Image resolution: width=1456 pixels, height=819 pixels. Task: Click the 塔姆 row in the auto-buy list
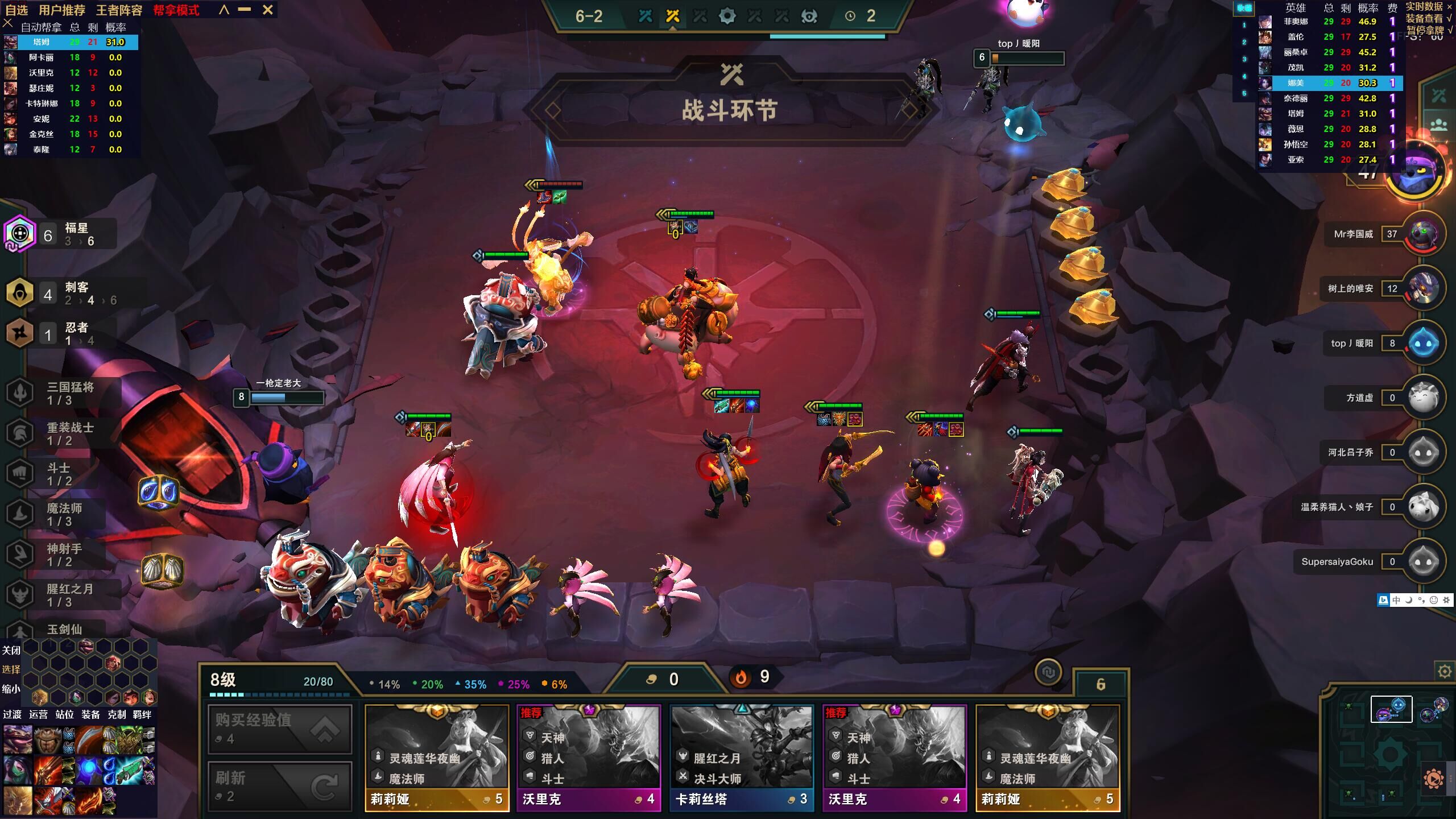pyautogui.click(x=71, y=42)
